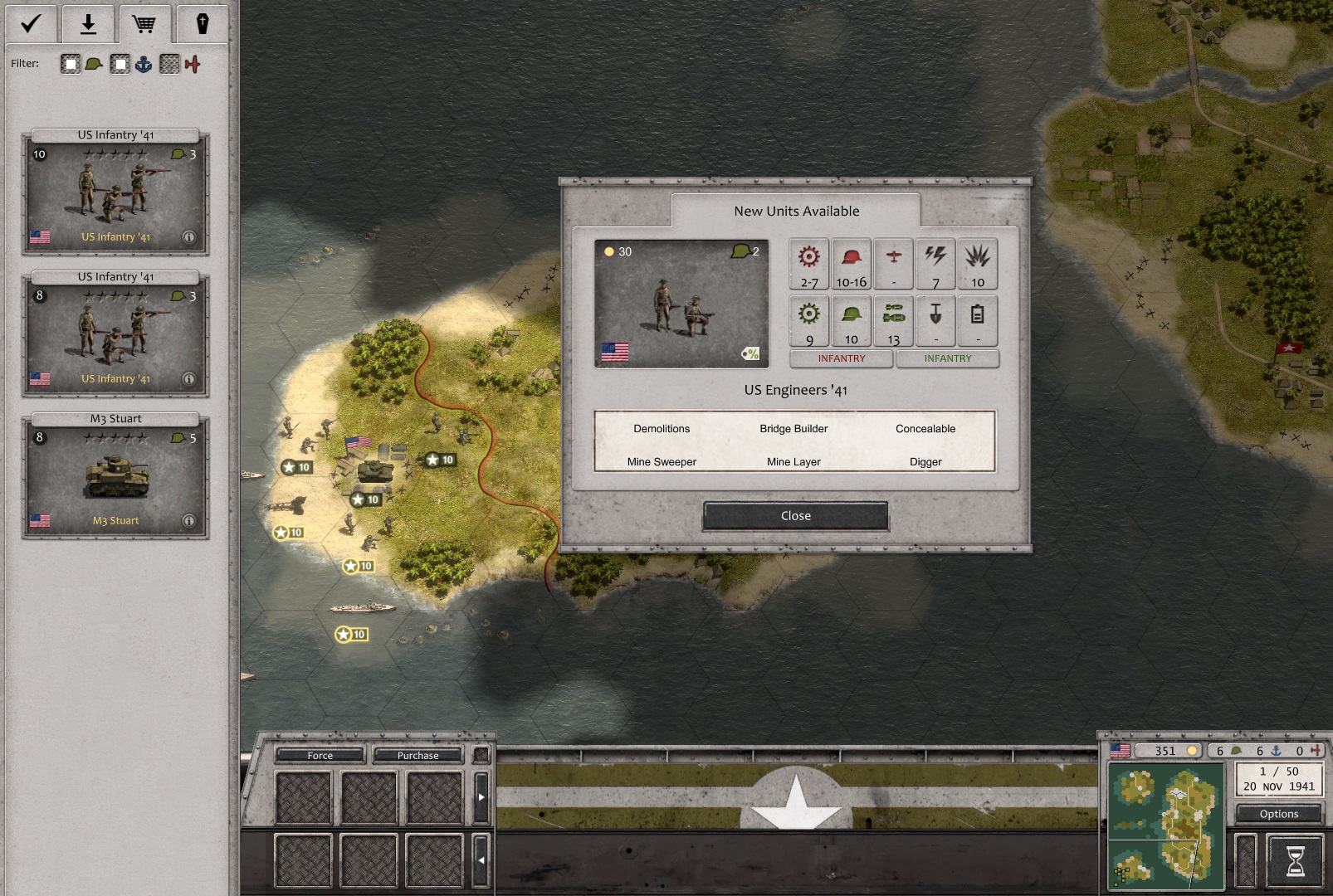Toggle the green helmet infantry filter
Image resolution: width=1333 pixels, height=896 pixels.
91,63
